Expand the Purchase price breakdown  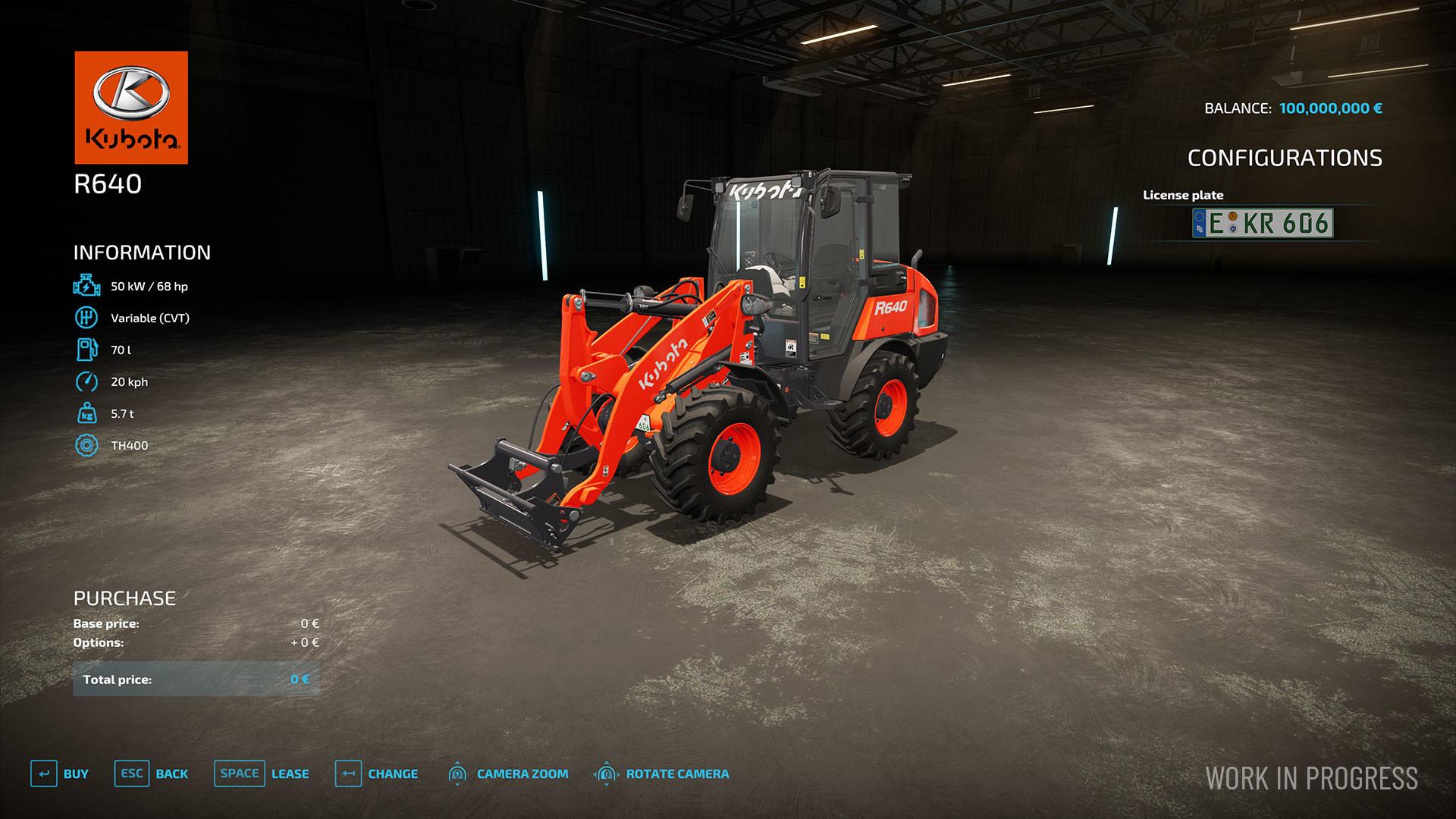coord(124,598)
